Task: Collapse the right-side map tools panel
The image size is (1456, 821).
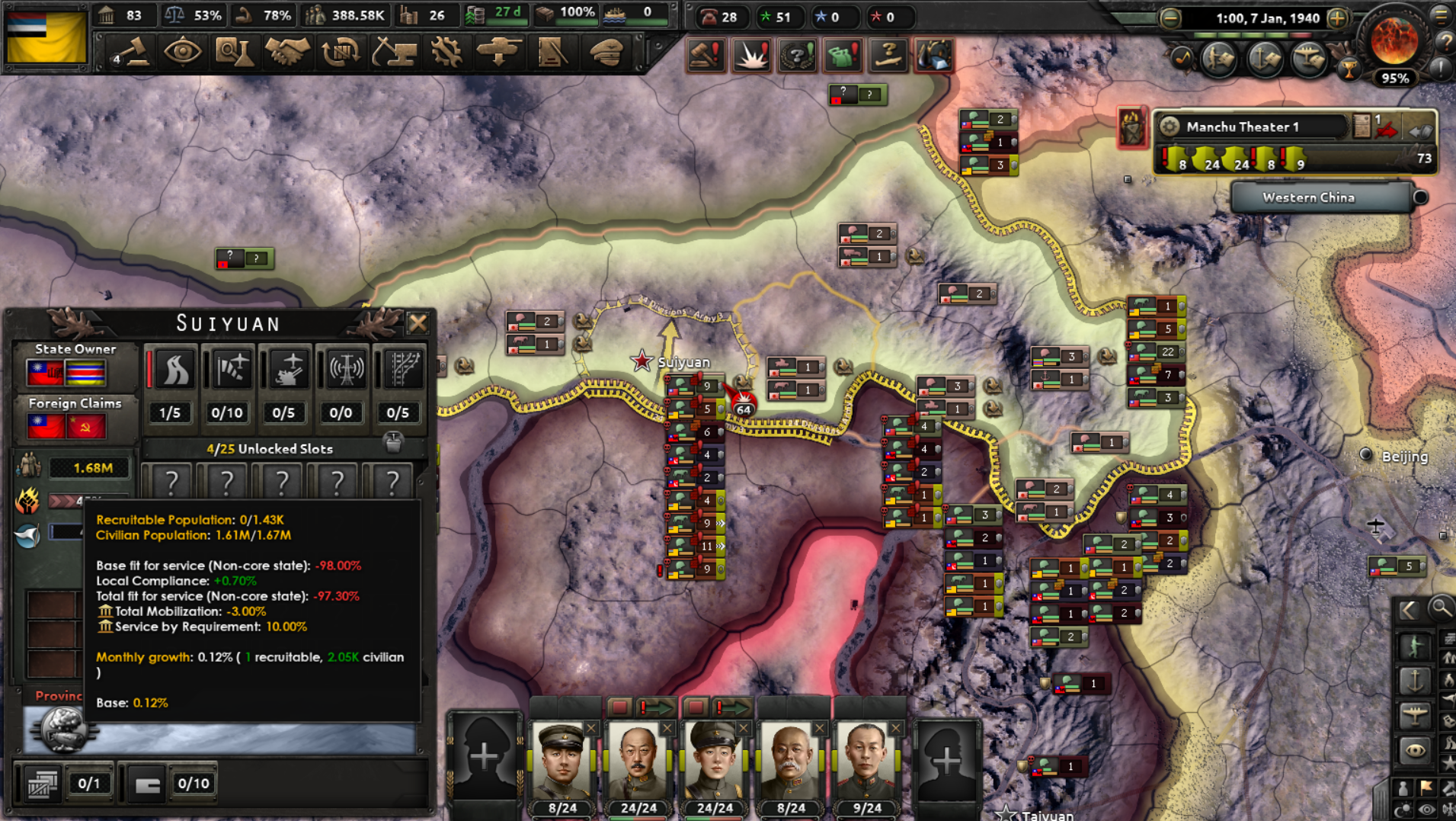Action: [1410, 610]
